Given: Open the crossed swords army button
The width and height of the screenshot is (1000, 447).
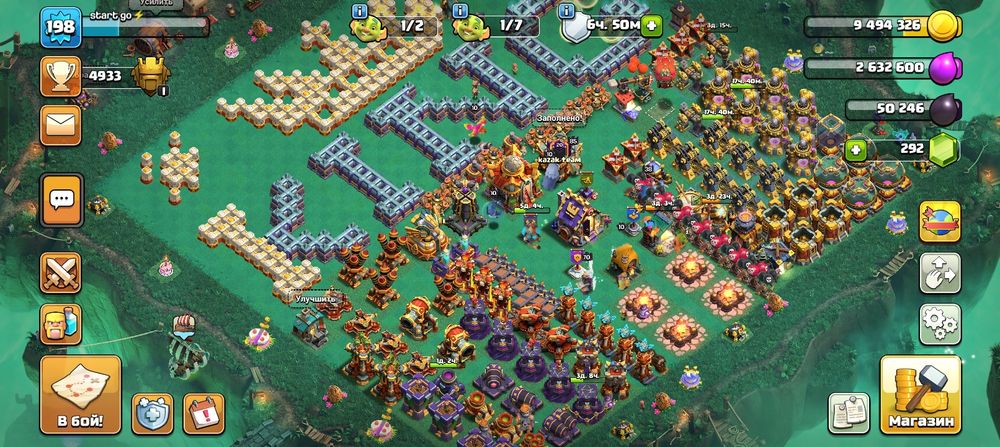Looking at the screenshot, I should (61, 272).
